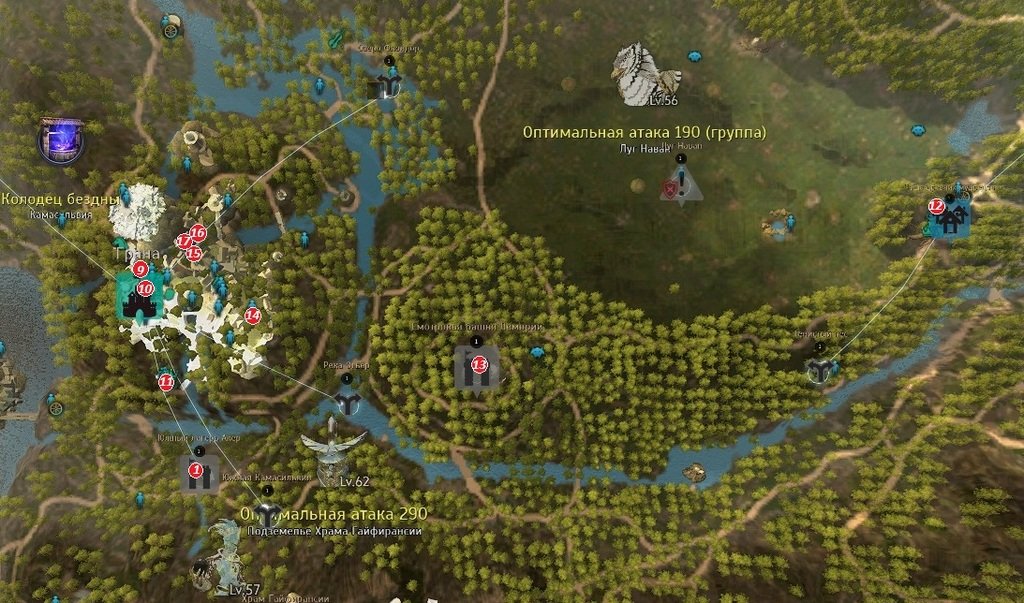Viewport: 1024px width, 603px height.
Task: Click map marker number 13
Action: tap(479, 364)
